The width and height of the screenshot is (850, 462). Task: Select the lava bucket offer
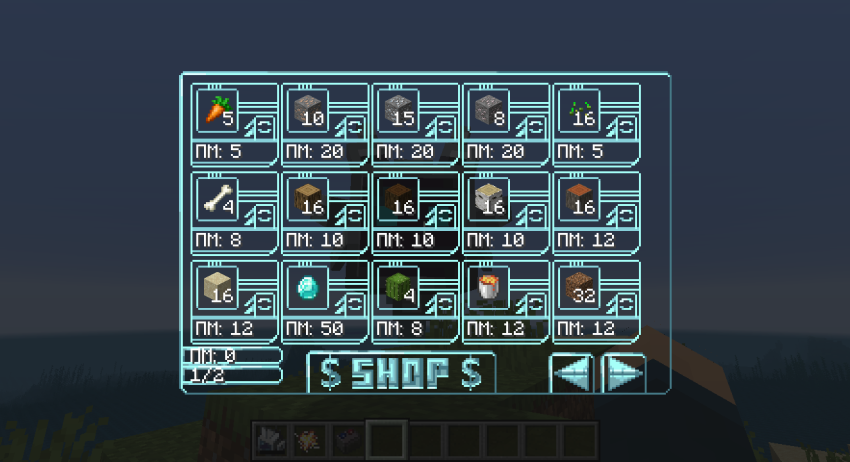[x=487, y=287]
